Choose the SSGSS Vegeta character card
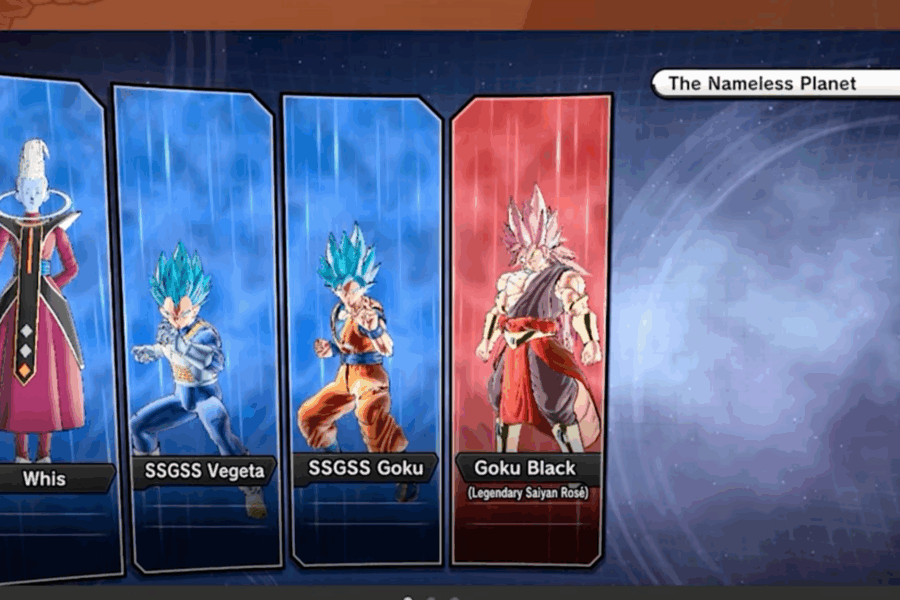Viewport: 900px width, 600px height. click(196, 330)
